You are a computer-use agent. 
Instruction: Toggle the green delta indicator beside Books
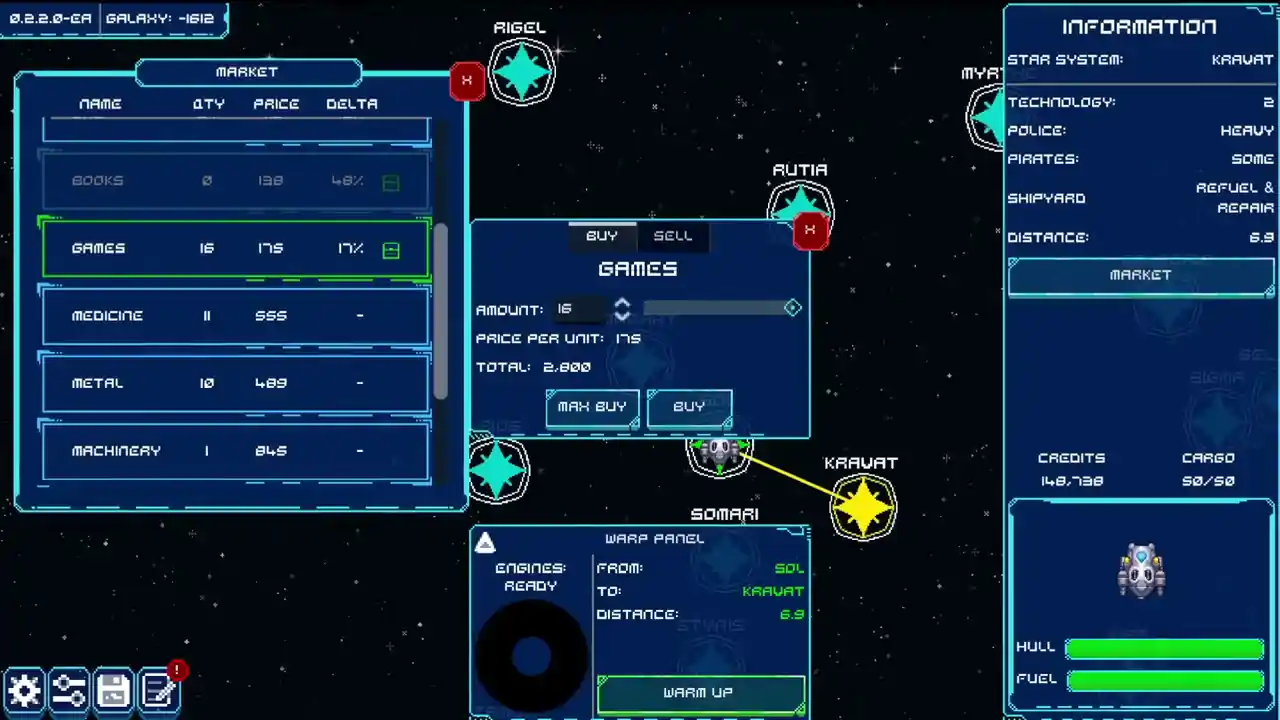(x=390, y=182)
